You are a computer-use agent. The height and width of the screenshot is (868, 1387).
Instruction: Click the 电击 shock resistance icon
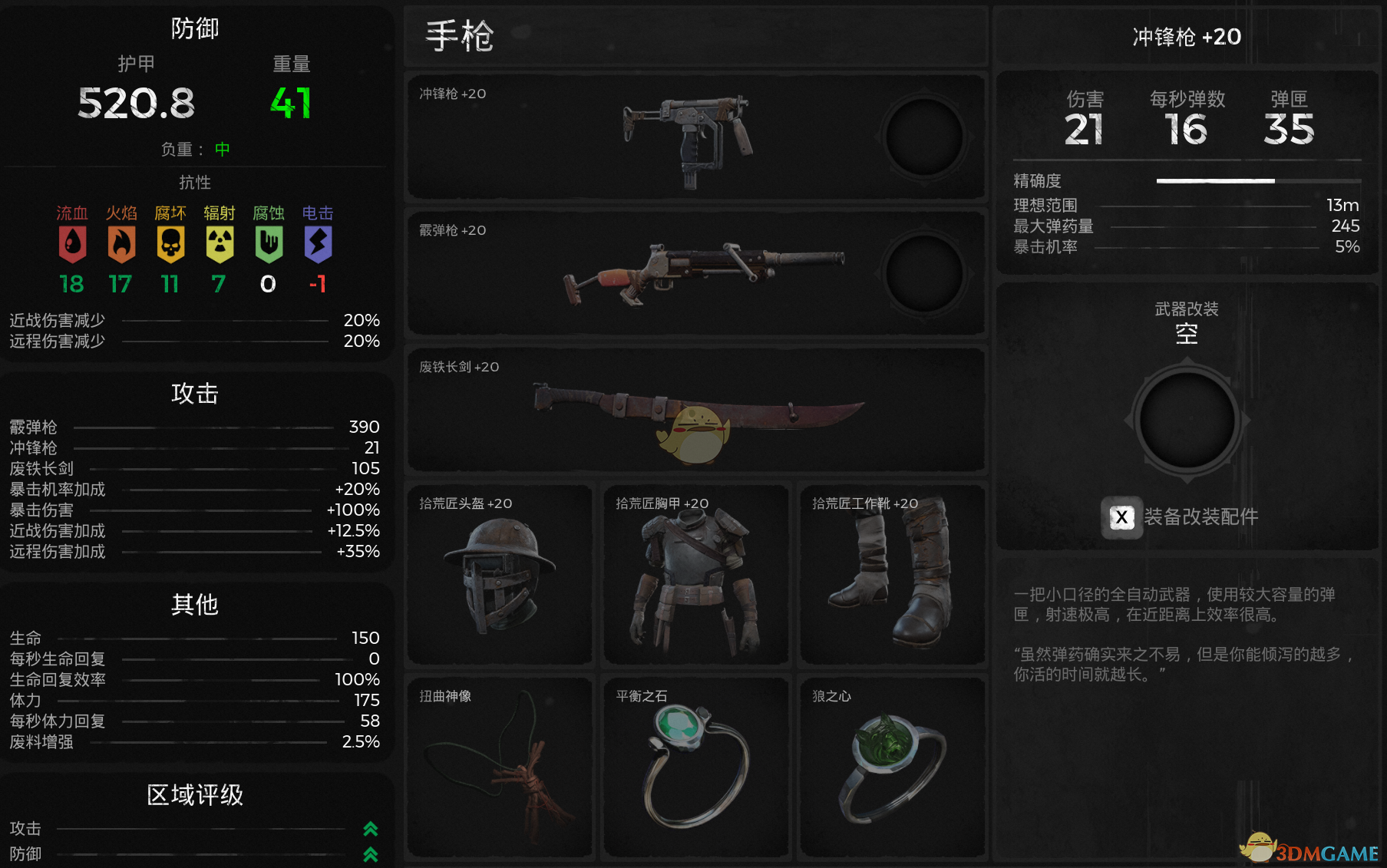pos(318,244)
